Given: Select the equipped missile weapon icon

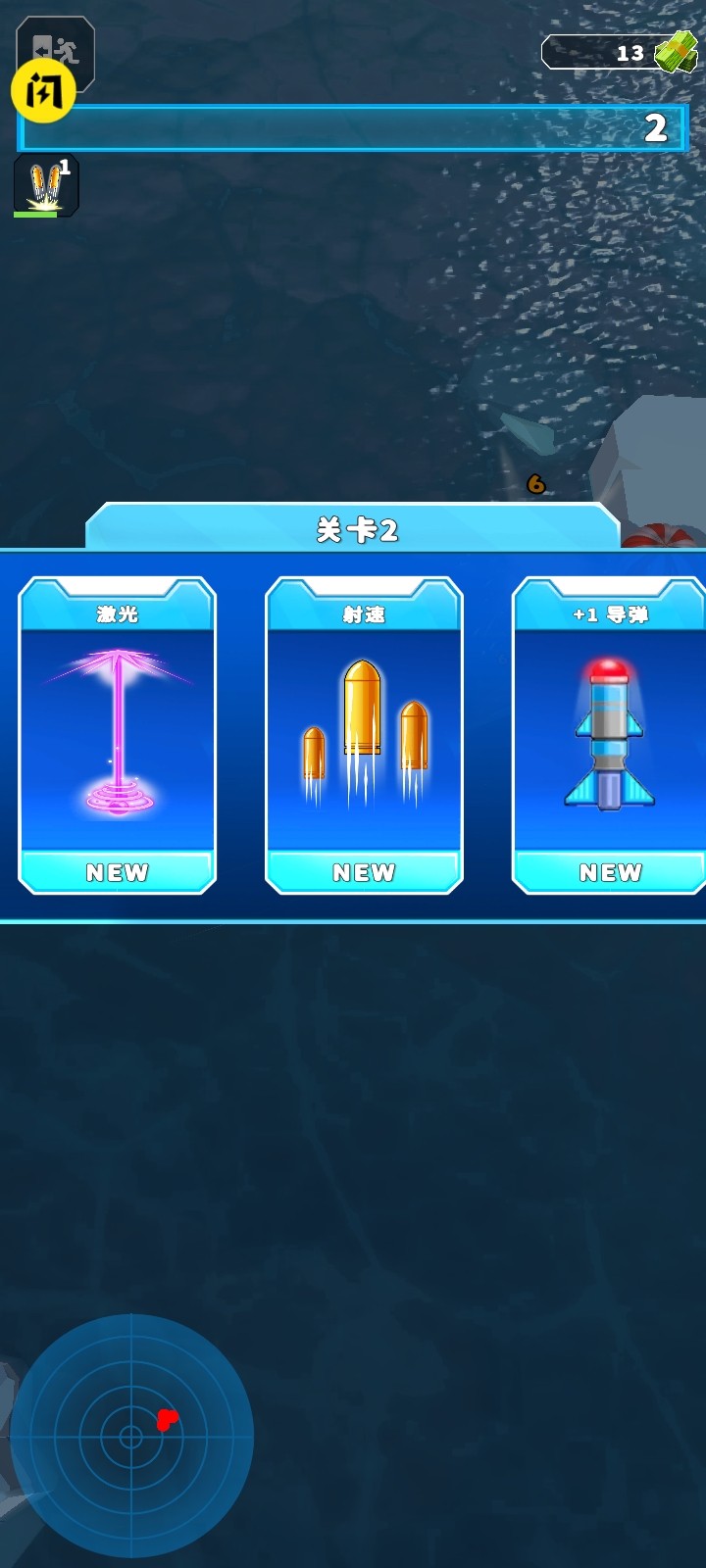Looking at the screenshot, I should (x=45, y=184).
